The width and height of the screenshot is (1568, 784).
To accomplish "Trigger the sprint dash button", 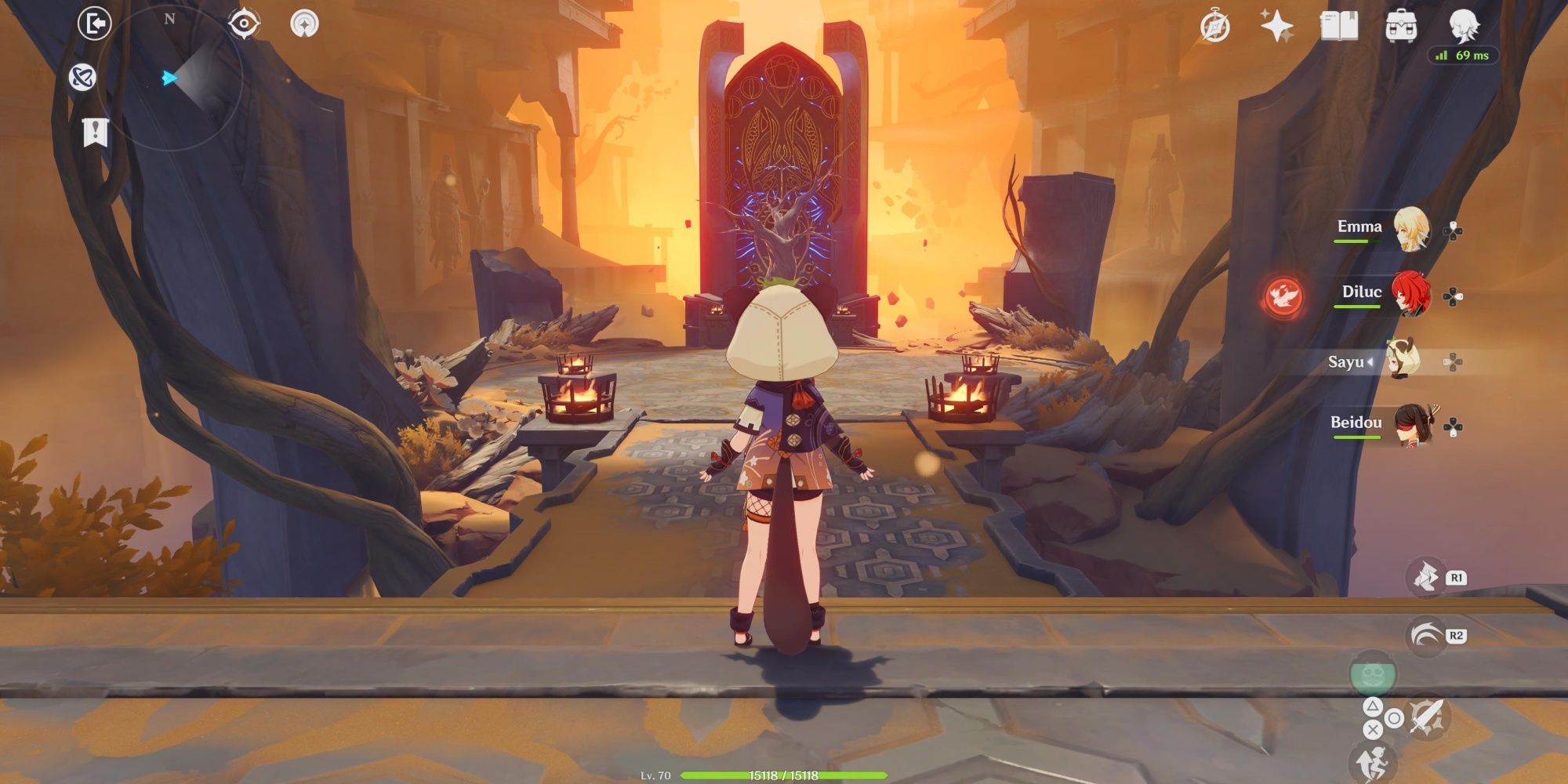I will click(1425, 635).
